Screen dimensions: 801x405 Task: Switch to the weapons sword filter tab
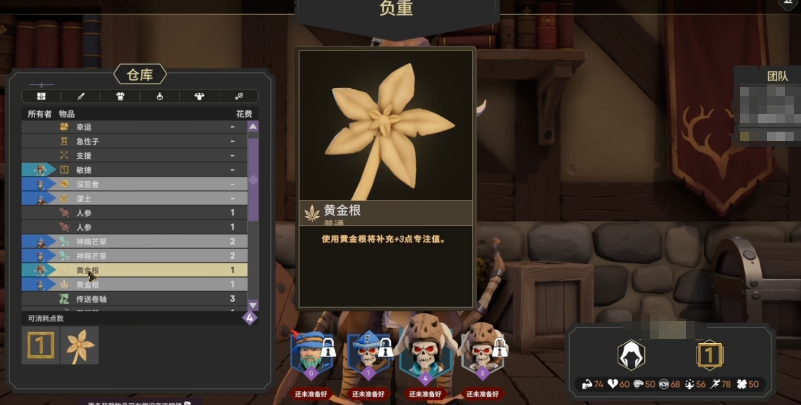click(81, 96)
